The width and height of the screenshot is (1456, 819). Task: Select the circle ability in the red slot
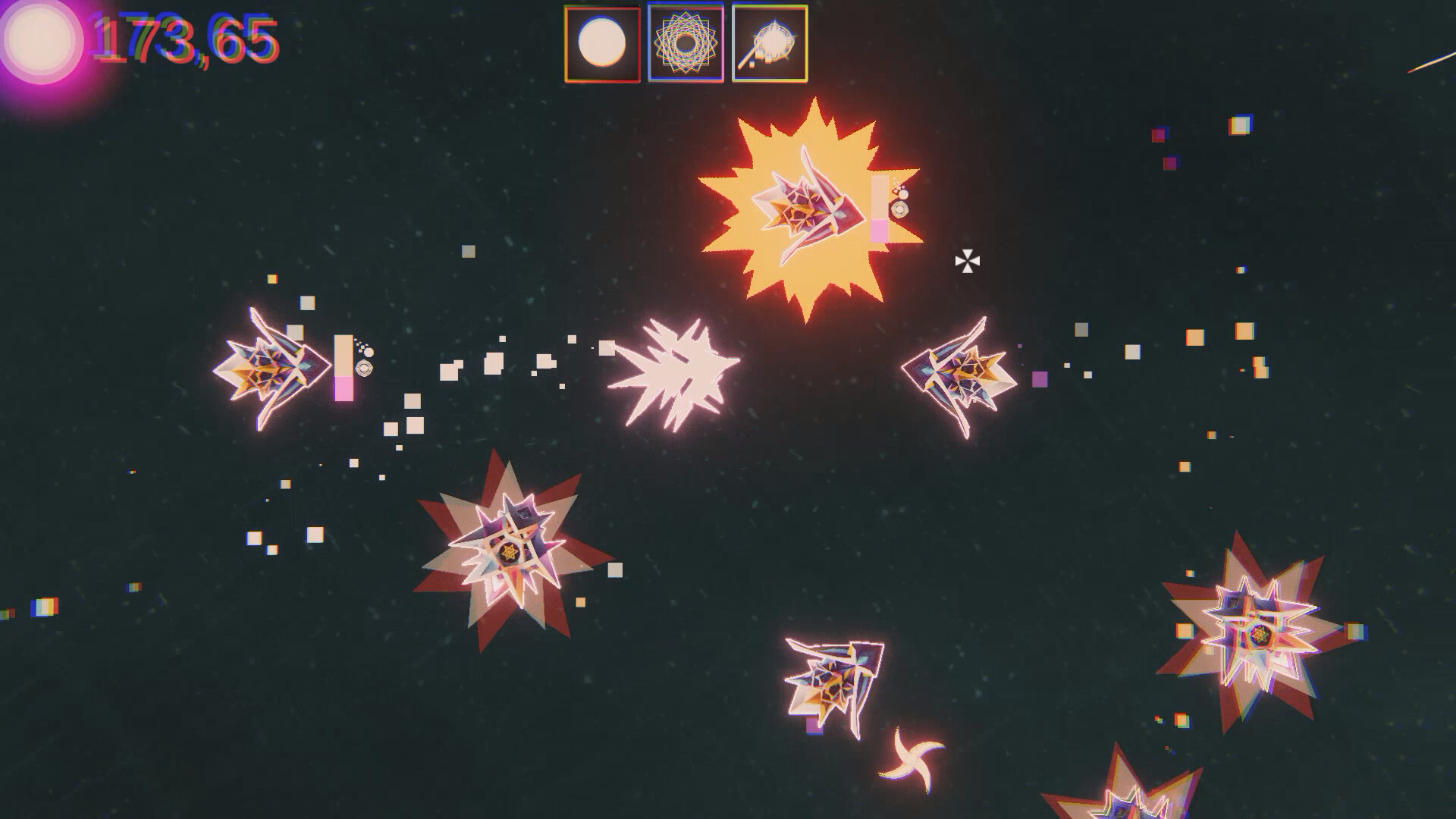601,44
